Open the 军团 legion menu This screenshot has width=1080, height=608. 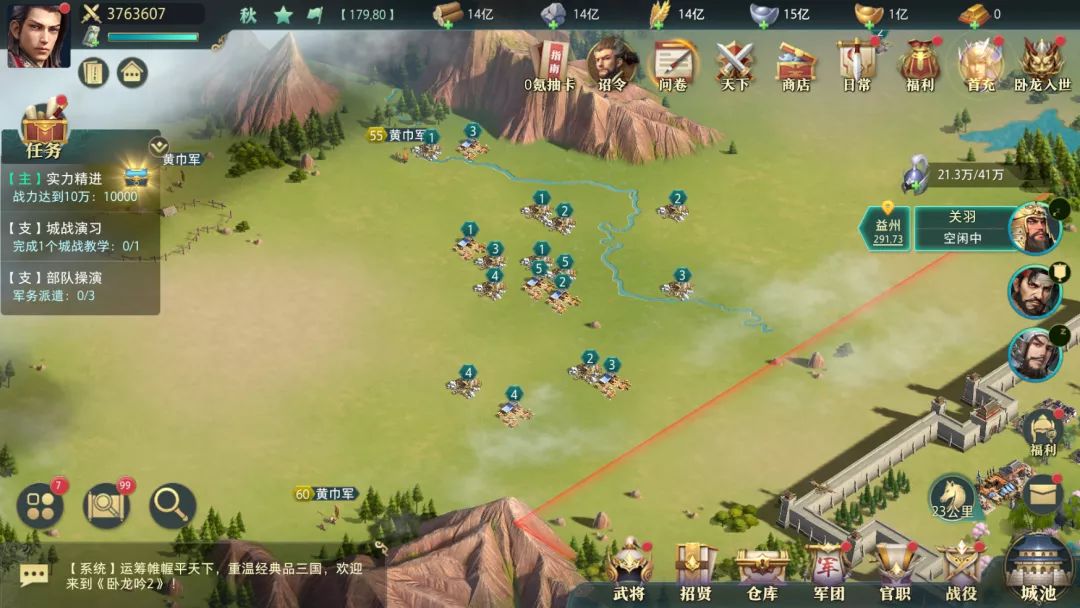828,571
